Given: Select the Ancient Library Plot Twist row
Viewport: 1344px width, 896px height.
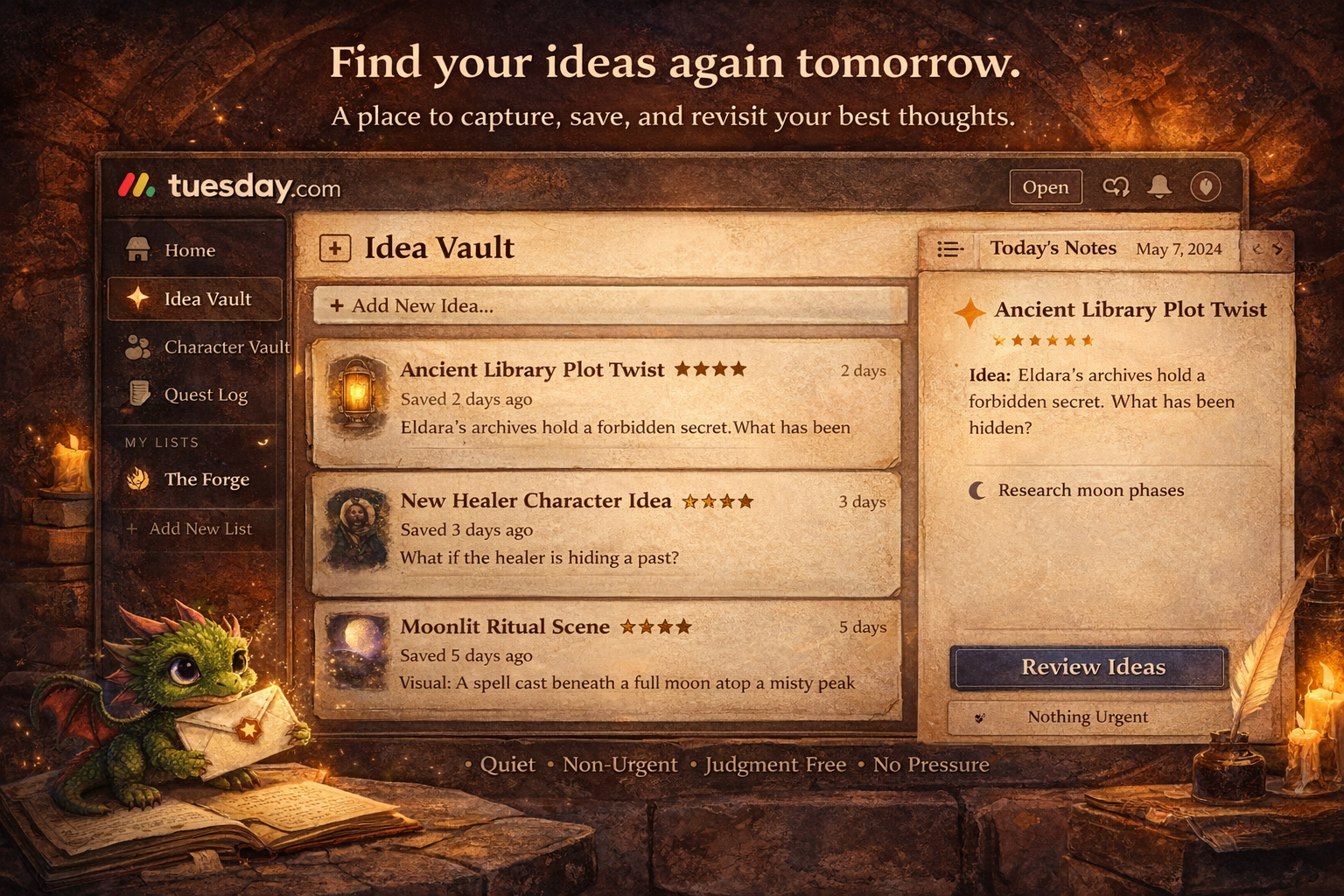Looking at the screenshot, I should coord(605,400).
